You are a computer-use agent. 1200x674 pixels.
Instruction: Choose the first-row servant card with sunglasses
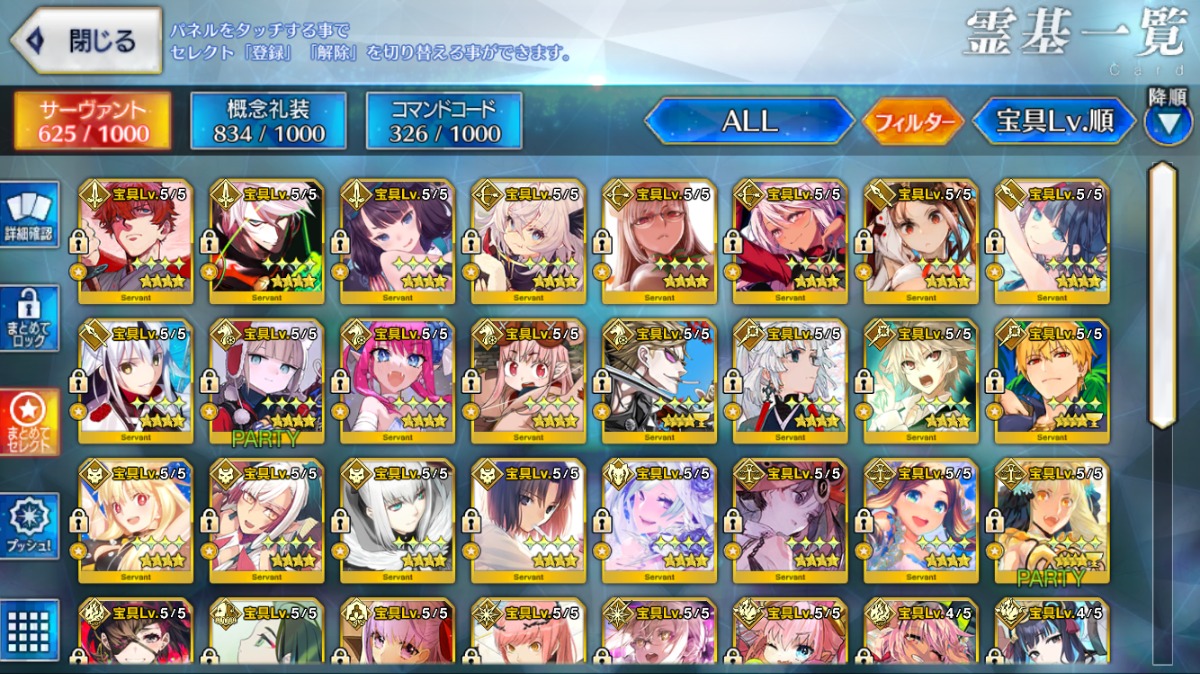[659, 240]
